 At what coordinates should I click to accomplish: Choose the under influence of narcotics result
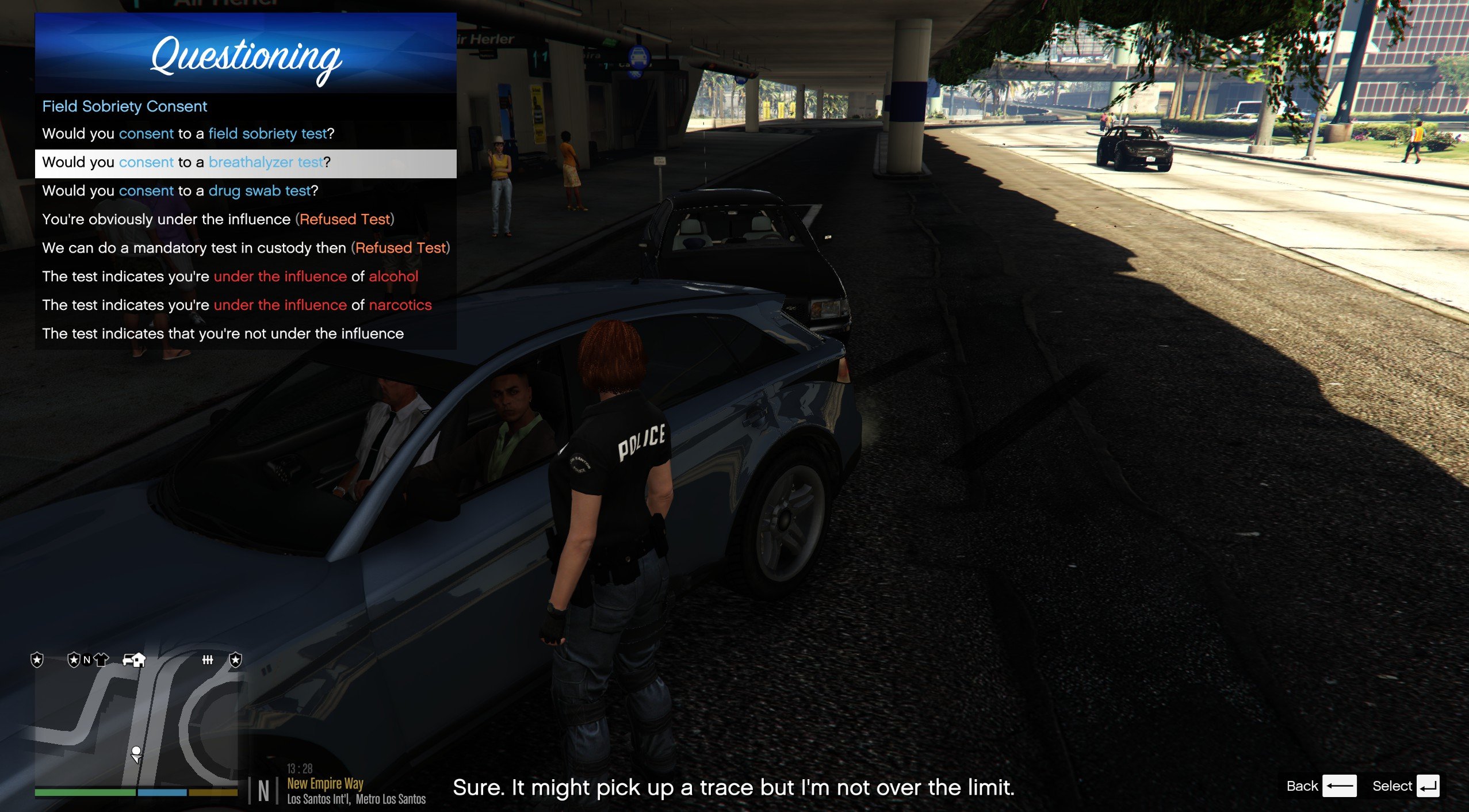pyautogui.click(x=236, y=305)
